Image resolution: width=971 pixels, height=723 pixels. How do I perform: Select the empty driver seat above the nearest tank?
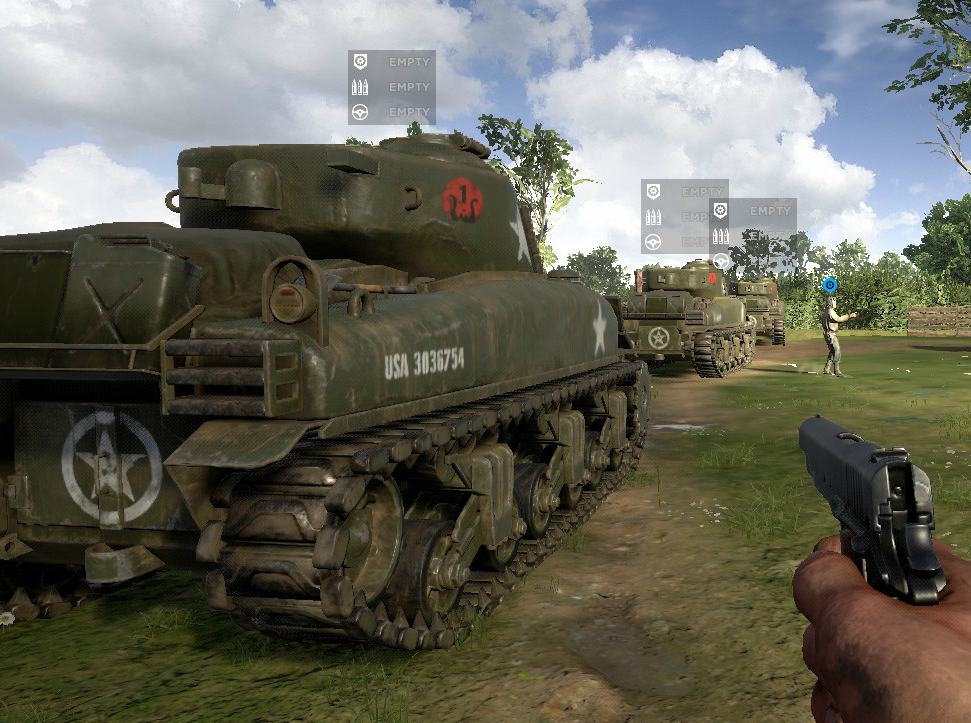(391, 112)
